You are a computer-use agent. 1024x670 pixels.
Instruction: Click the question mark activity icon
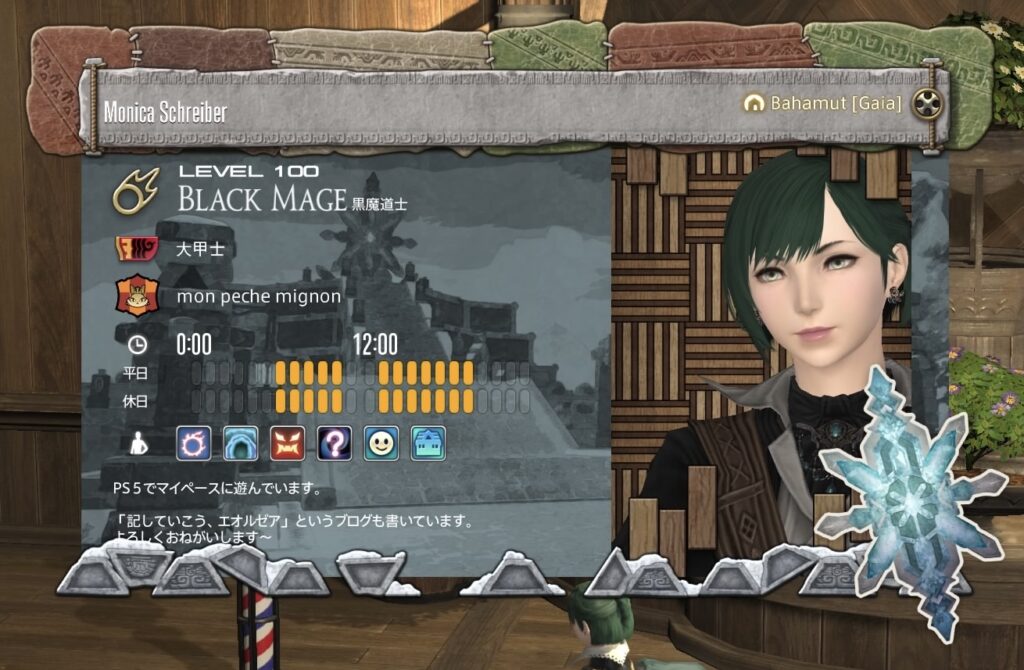[x=334, y=443]
